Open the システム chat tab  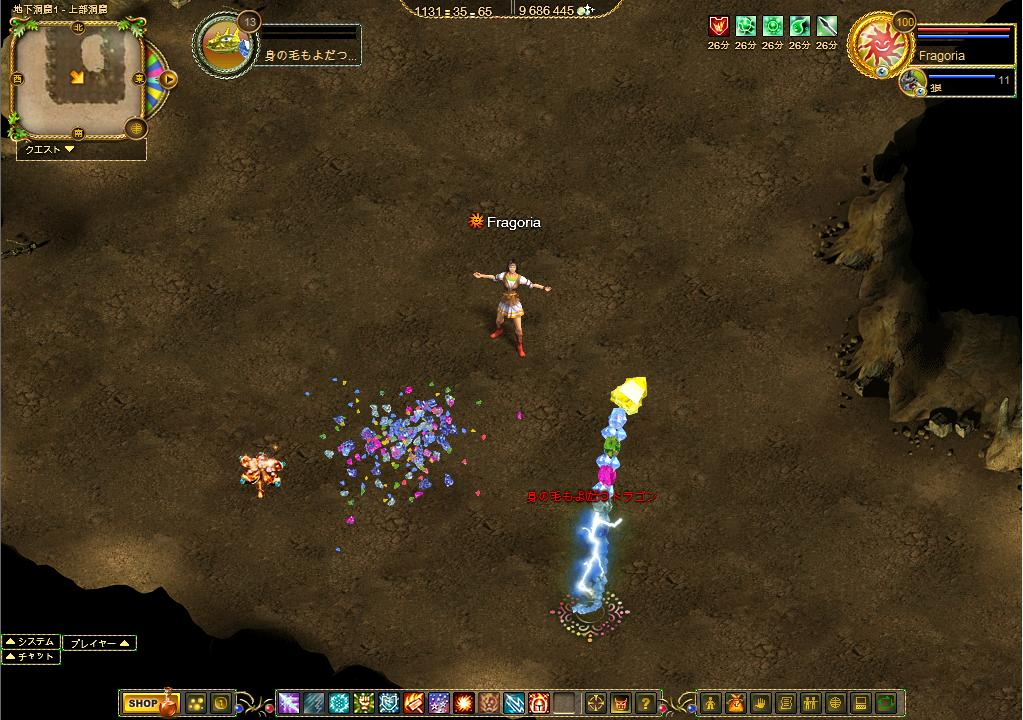coord(31,642)
